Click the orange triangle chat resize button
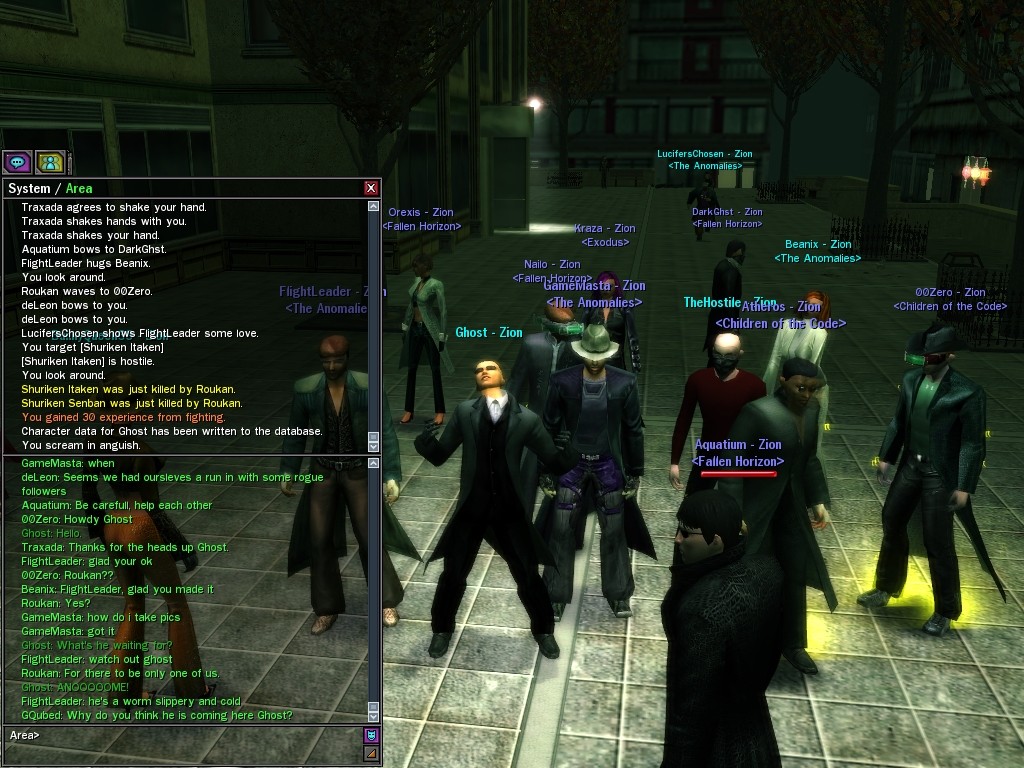Viewport: 1024px width, 768px height. coord(371,753)
